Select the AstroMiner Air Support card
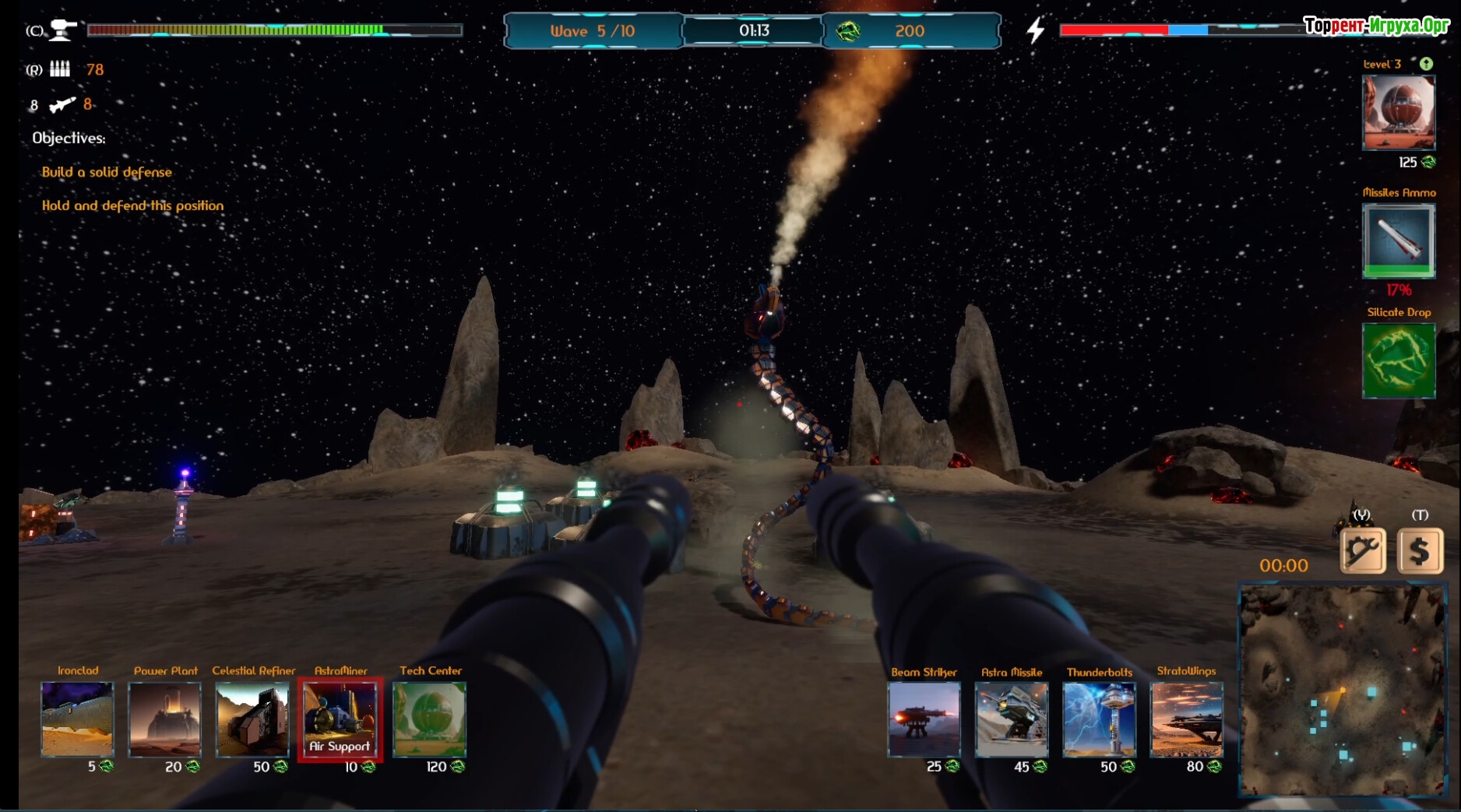The image size is (1461, 812). [x=340, y=719]
